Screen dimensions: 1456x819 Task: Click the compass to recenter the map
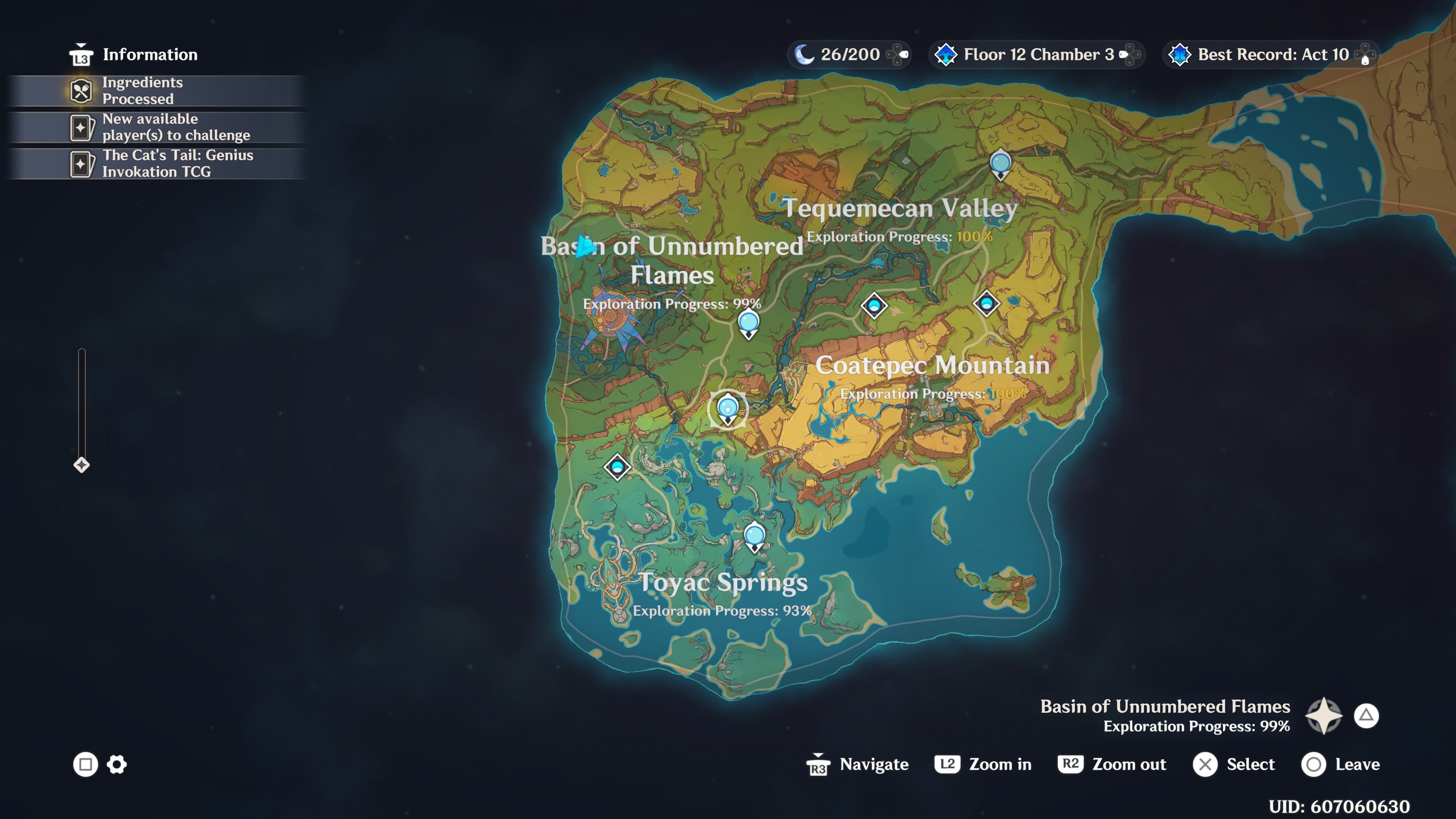1324,715
